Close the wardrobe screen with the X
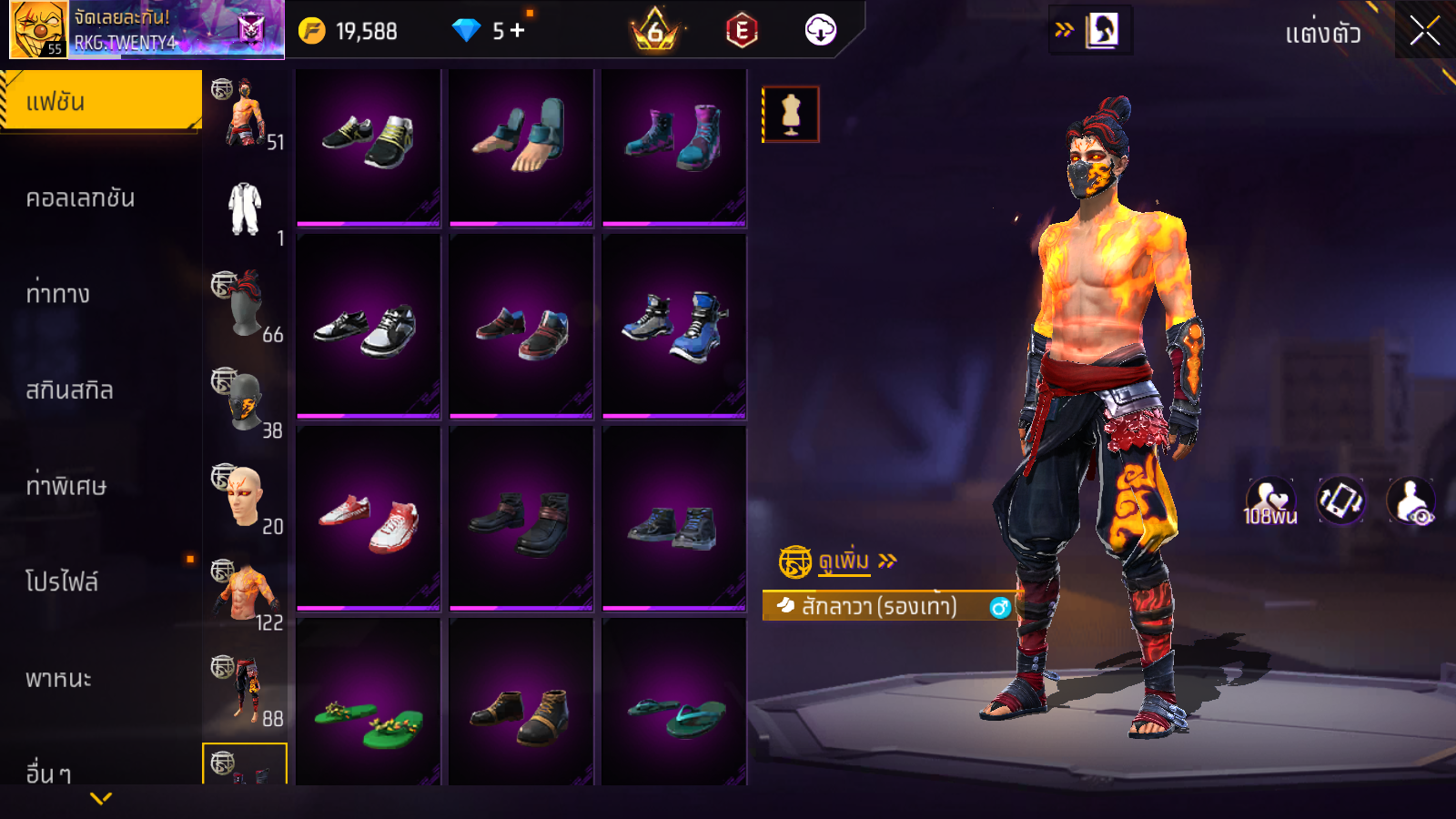The image size is (1456, 819). click(x=1424, y=31)
